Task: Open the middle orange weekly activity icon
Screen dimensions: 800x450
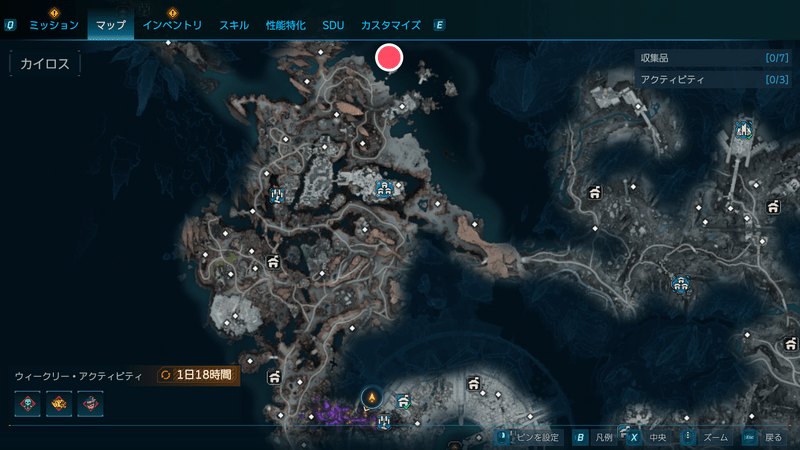Action: tap(59, 404)
